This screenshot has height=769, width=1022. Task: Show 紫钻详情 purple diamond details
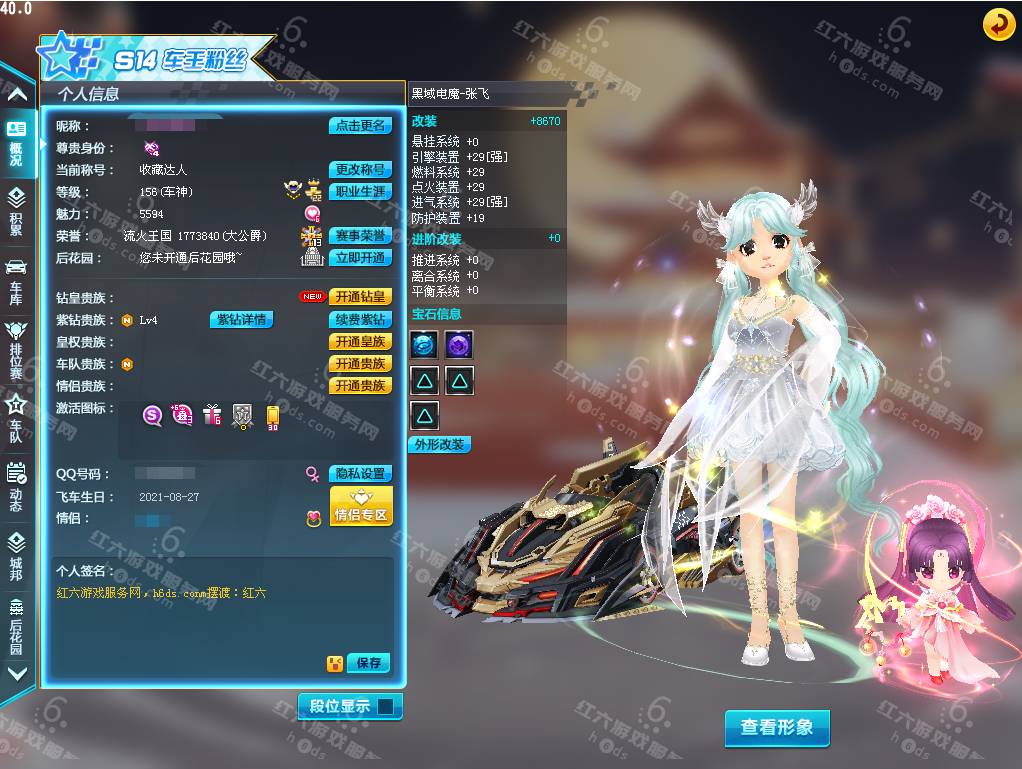tap(241, 320)
